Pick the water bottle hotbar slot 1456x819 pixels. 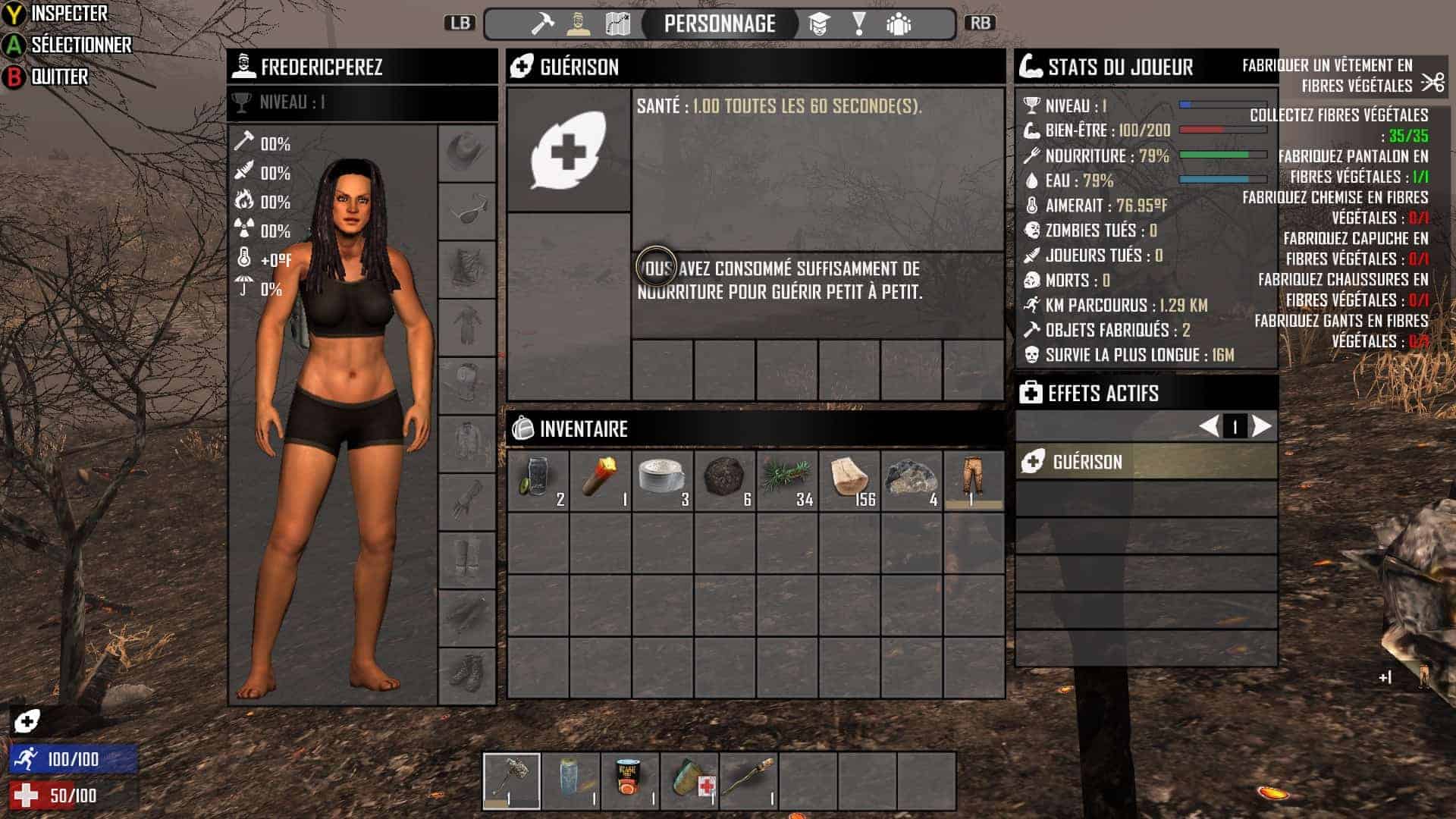(x=571, y=781)
